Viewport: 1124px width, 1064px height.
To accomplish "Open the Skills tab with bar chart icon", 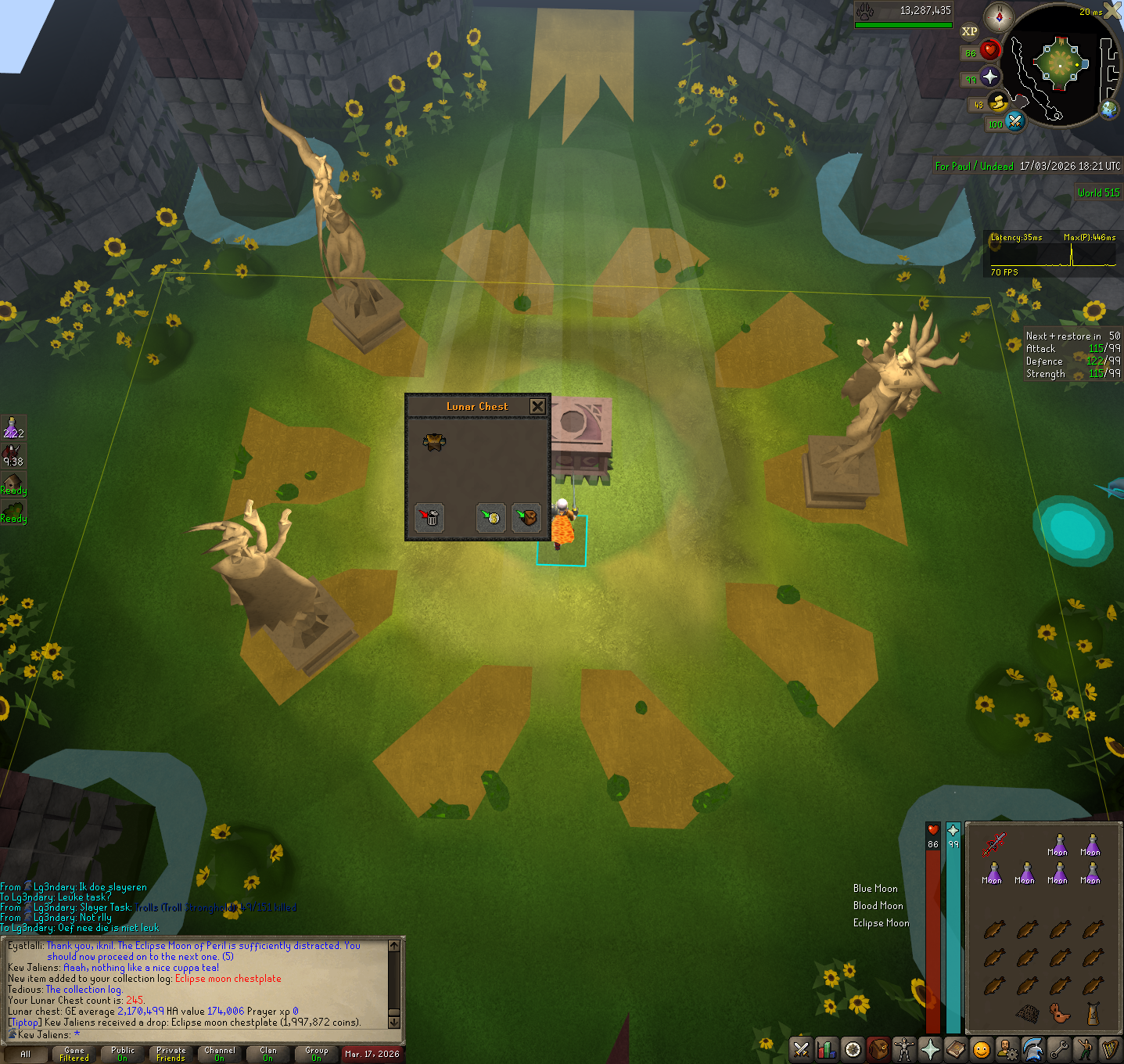I will (x=827, y=1048).
